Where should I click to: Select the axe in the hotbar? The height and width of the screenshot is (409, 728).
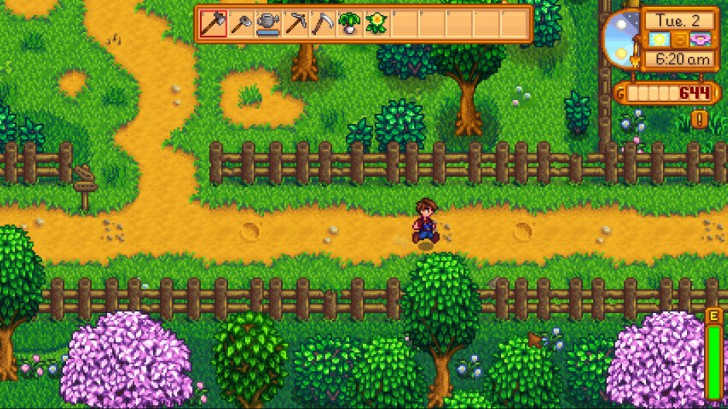click(214, 23)
